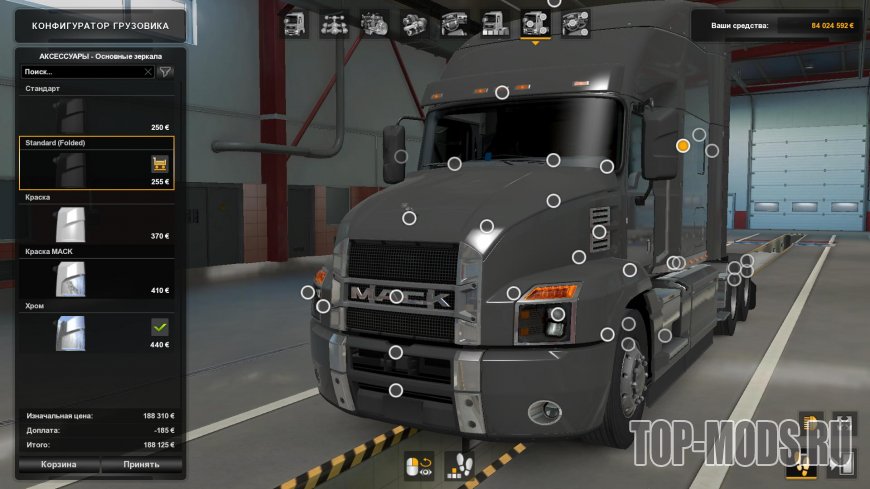Select the Краска MACK mirror option

click(x=96, y=278)
